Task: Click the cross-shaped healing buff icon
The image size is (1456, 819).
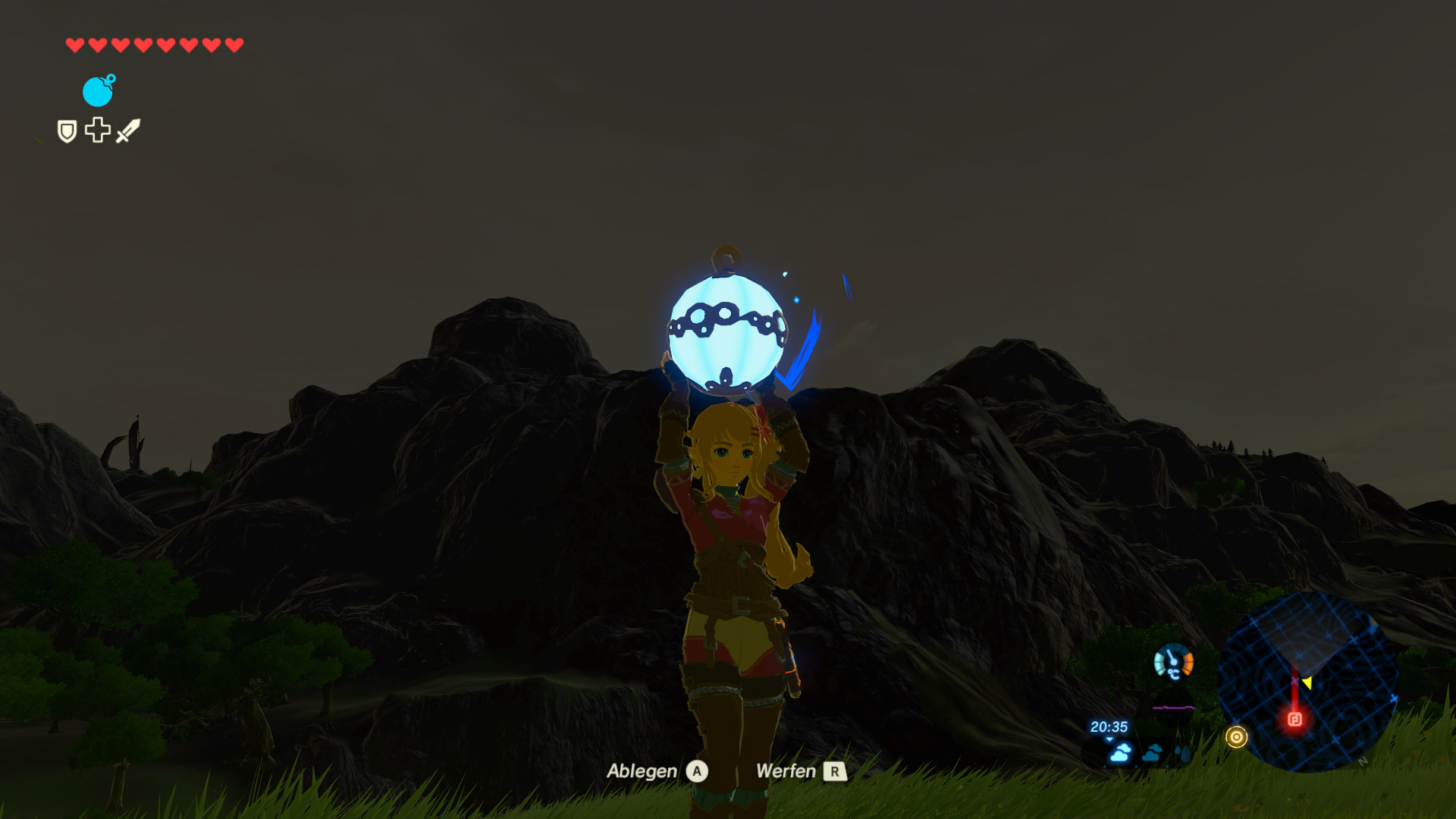Action: click(x=98, y=130)
